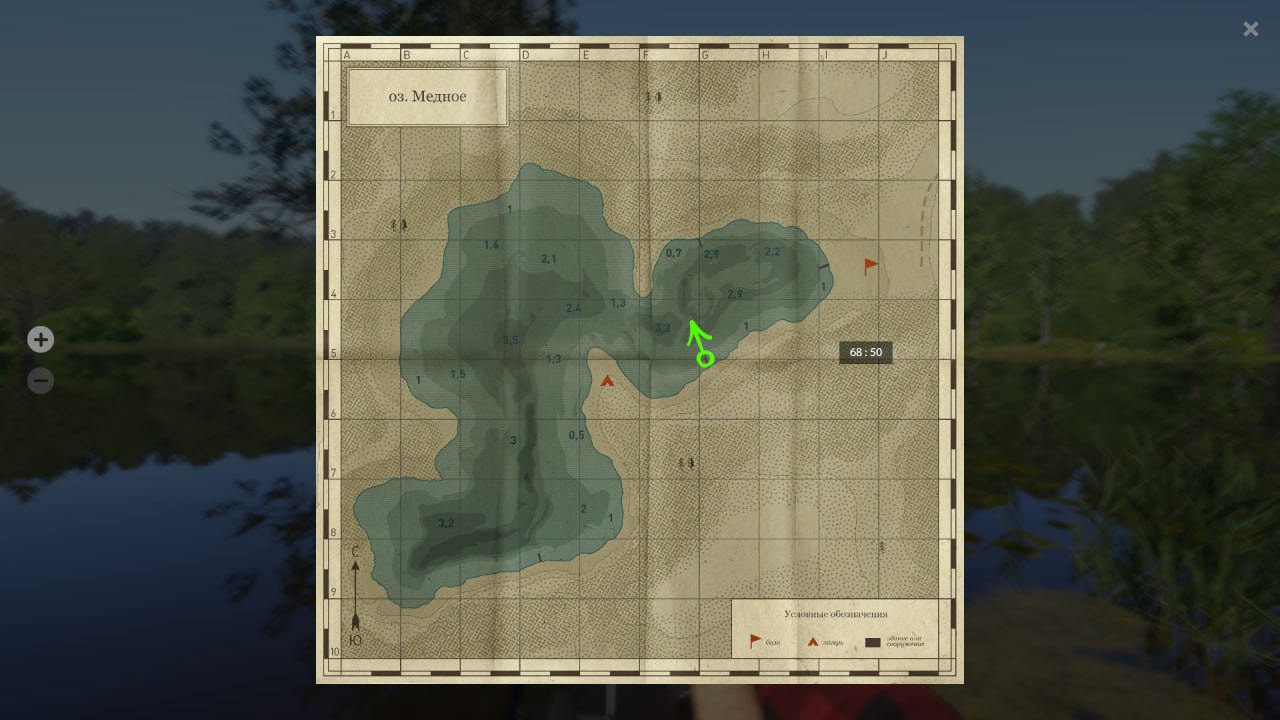Screen dimensions: 1280x720
Task: Choose the camp tent entry in the legend
Action: click(x=813, y=641)
